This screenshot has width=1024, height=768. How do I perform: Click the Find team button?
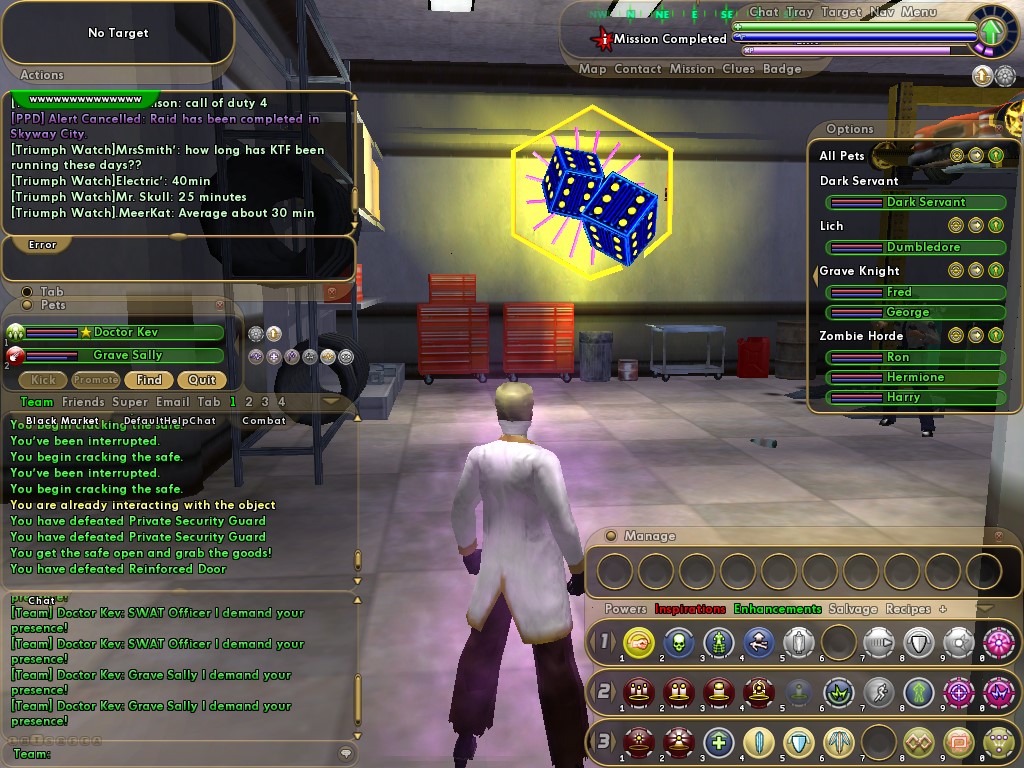[149, 380]
